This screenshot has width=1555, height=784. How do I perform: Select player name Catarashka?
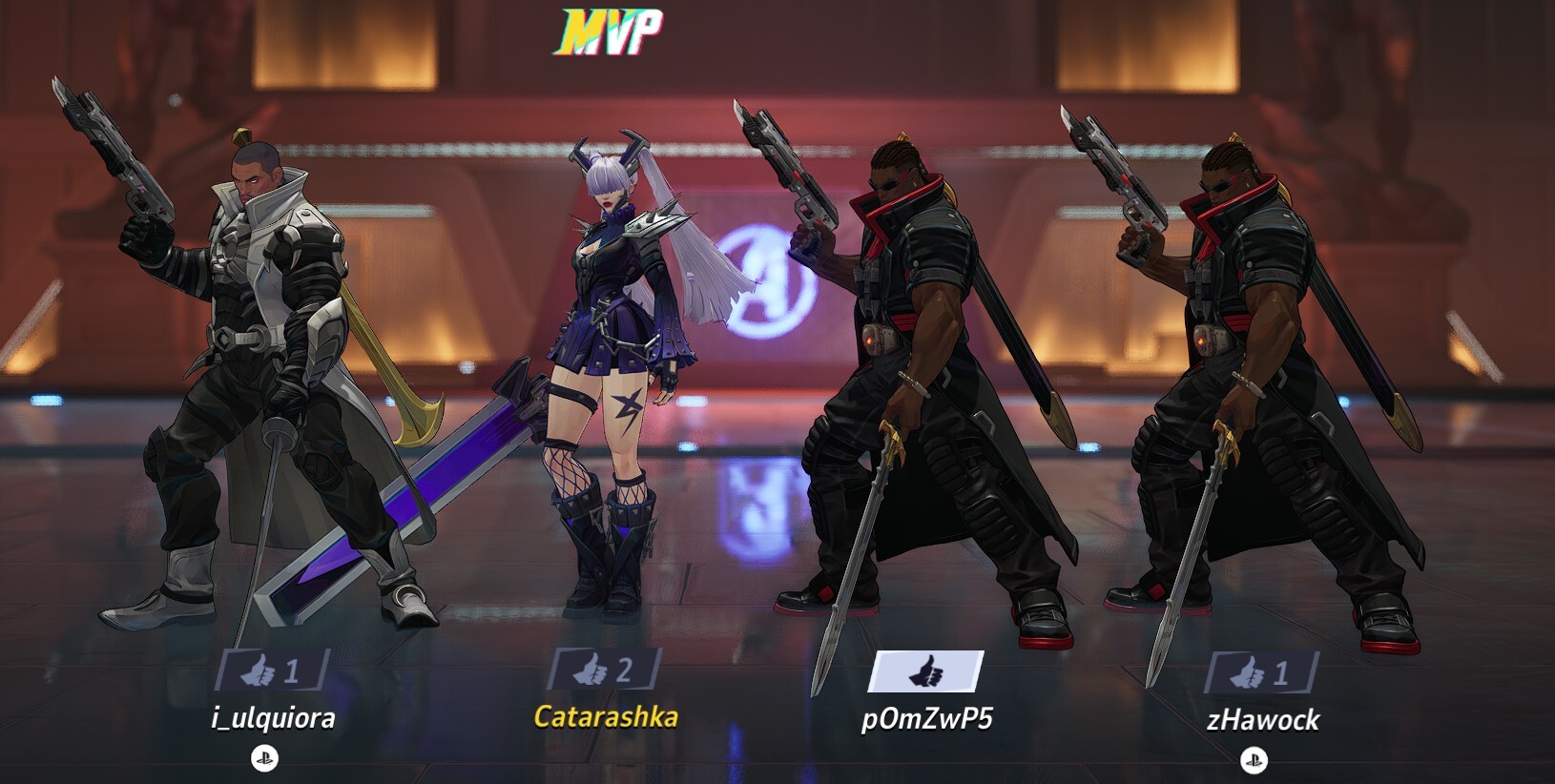pos(606,716)
